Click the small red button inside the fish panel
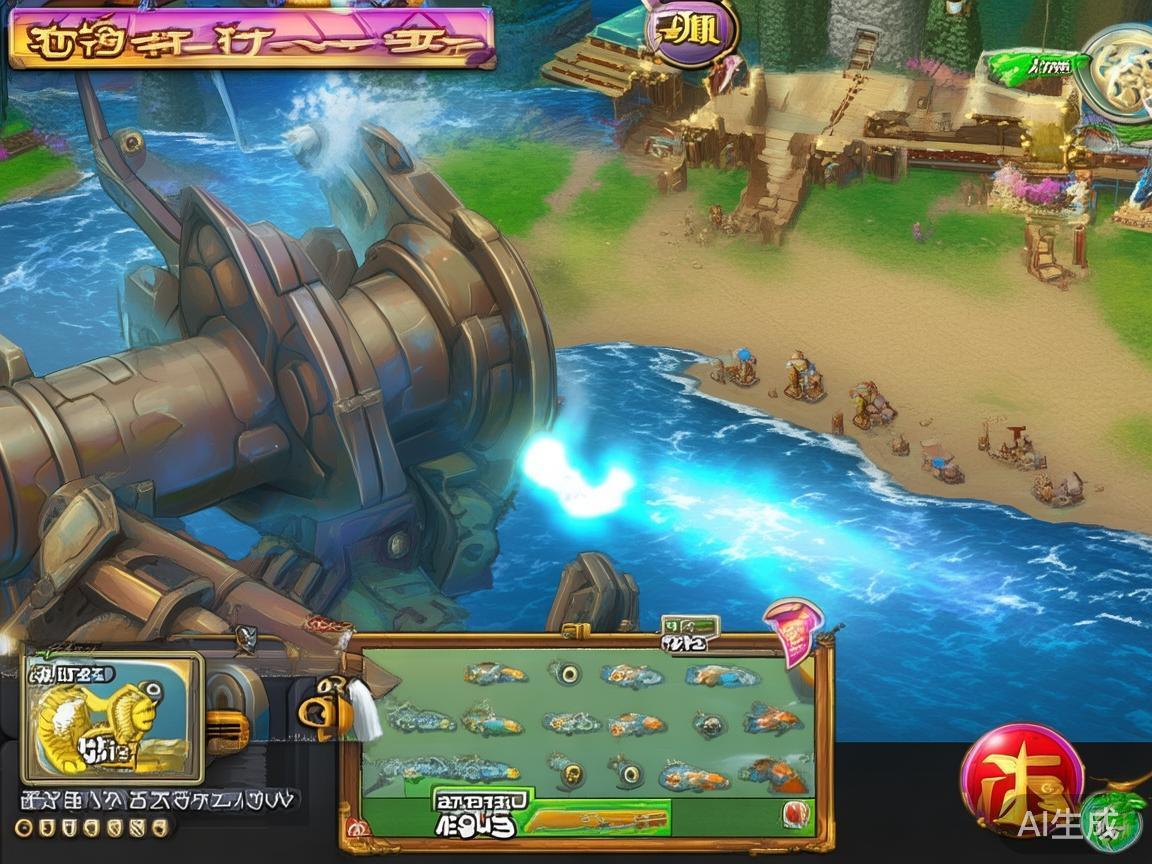 [793, 813]
